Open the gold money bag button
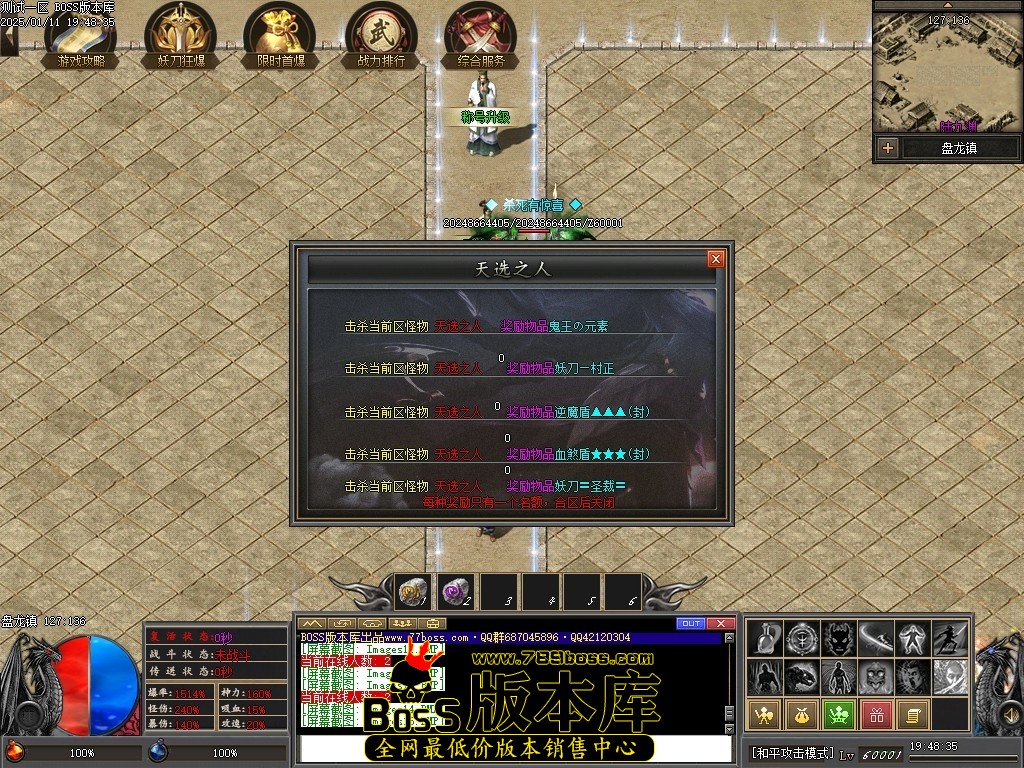 point(803,714)
